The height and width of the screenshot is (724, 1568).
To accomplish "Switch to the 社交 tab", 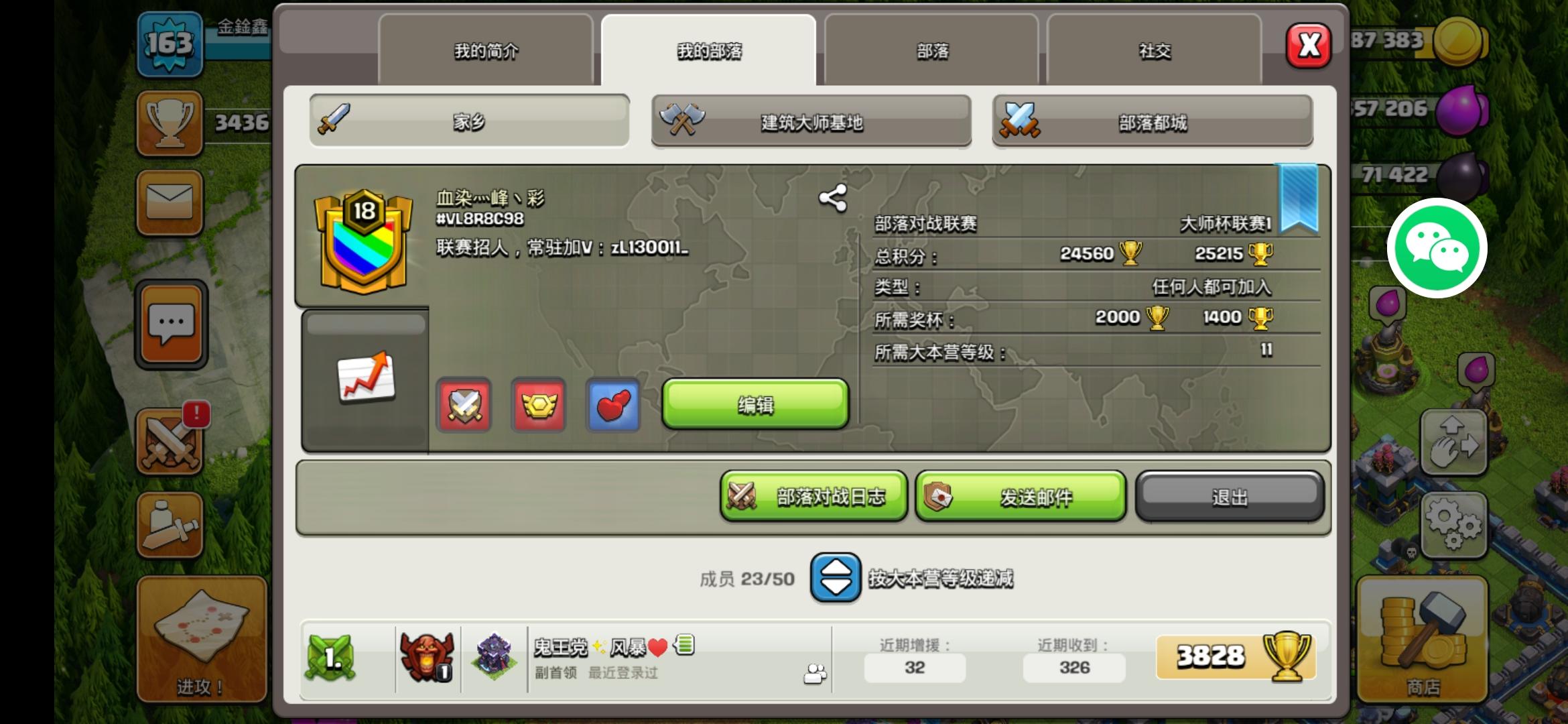I will [1155, 50].
